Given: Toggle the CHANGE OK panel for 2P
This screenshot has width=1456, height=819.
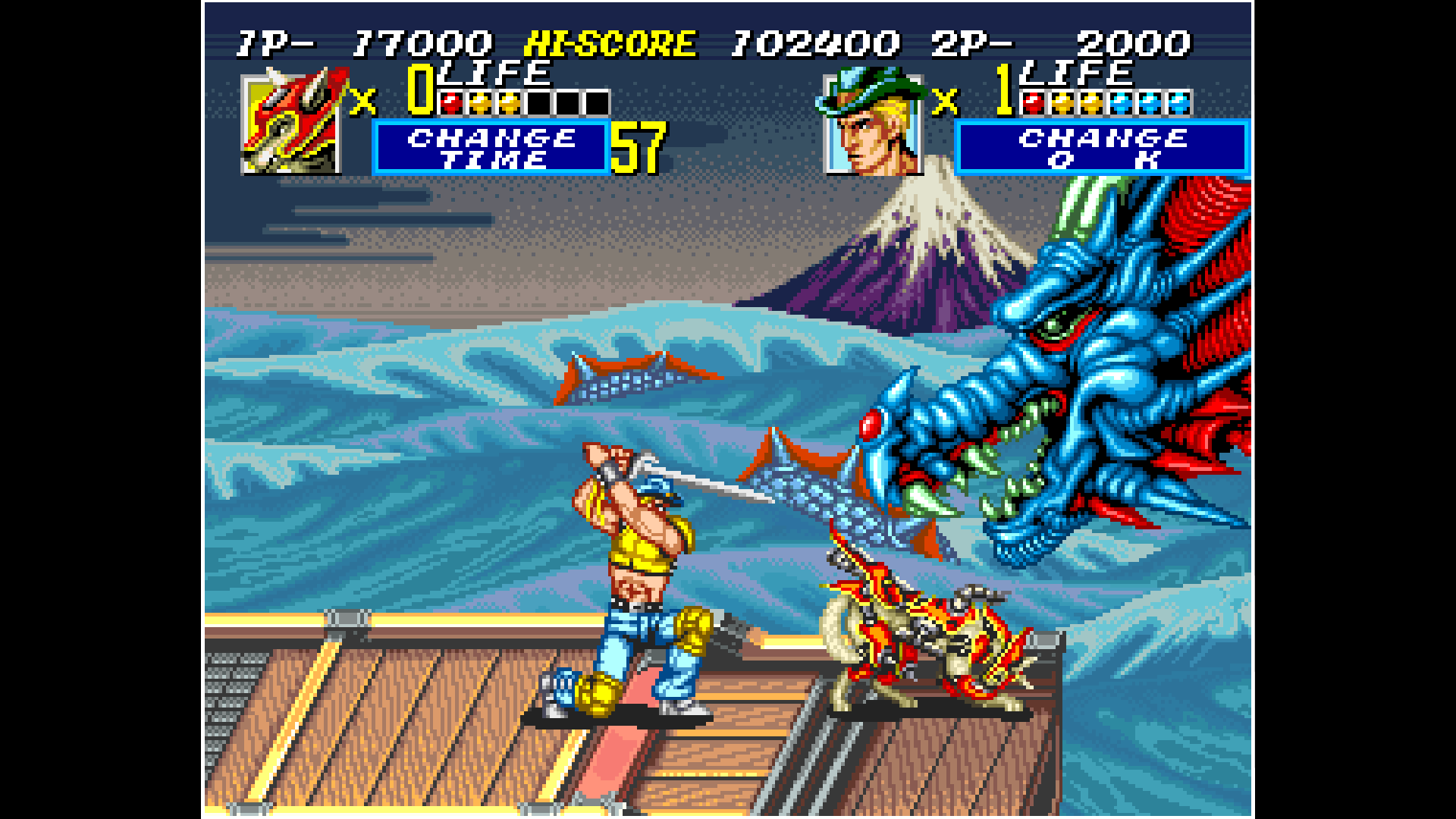Looking at the screenshot, I should [x=1102, y=146].
